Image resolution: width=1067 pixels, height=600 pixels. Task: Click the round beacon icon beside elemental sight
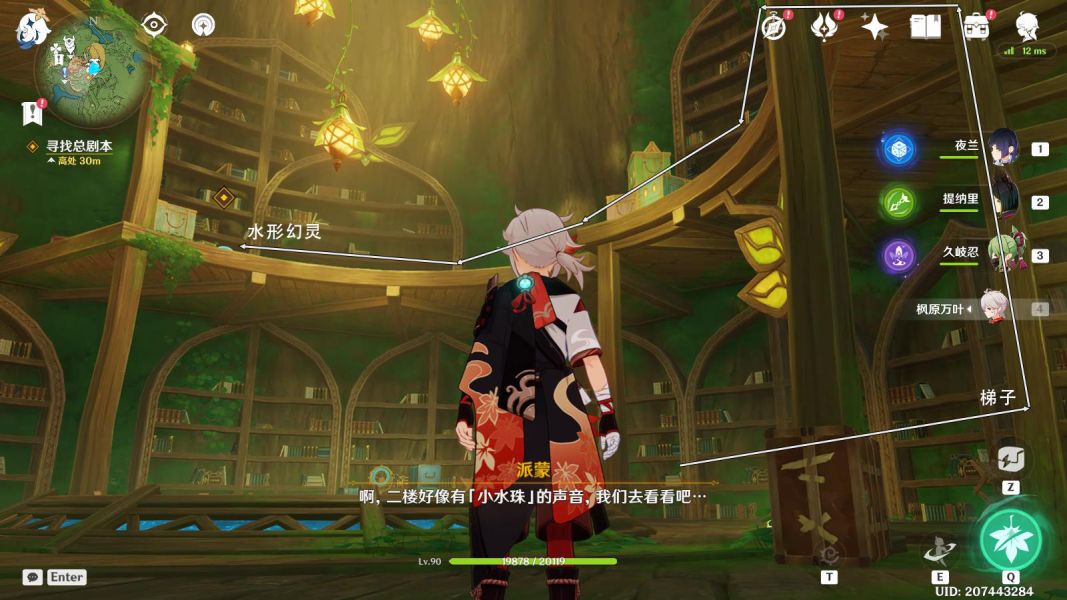click(204, 25)
